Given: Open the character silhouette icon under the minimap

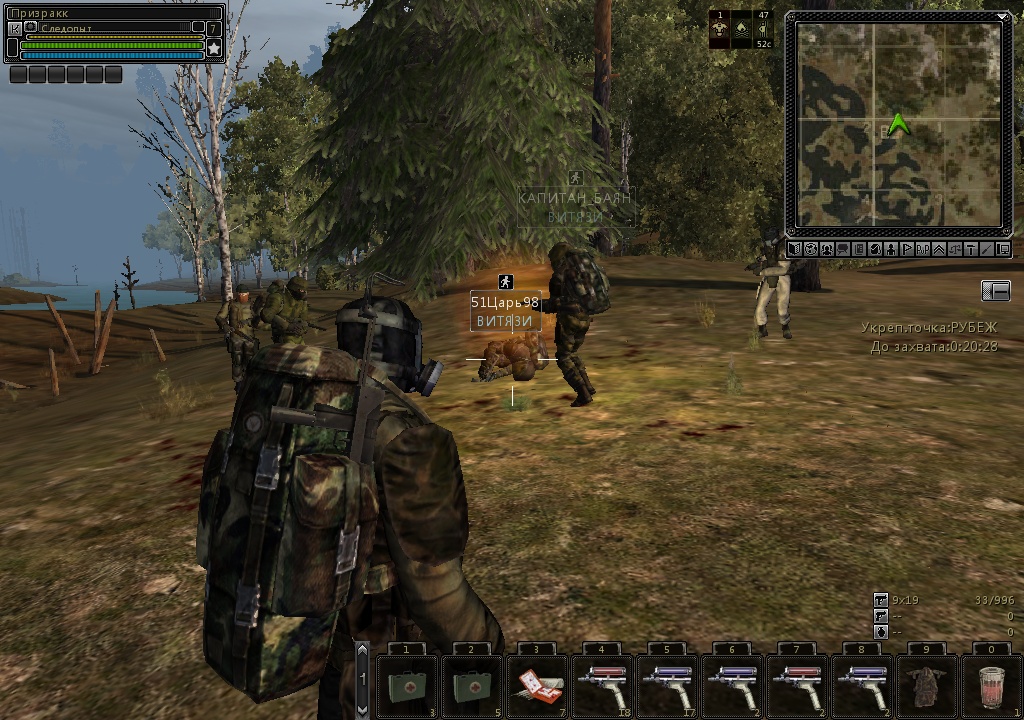Looking at the screenshot, I should pyautogui.click(x=891, y=249).
